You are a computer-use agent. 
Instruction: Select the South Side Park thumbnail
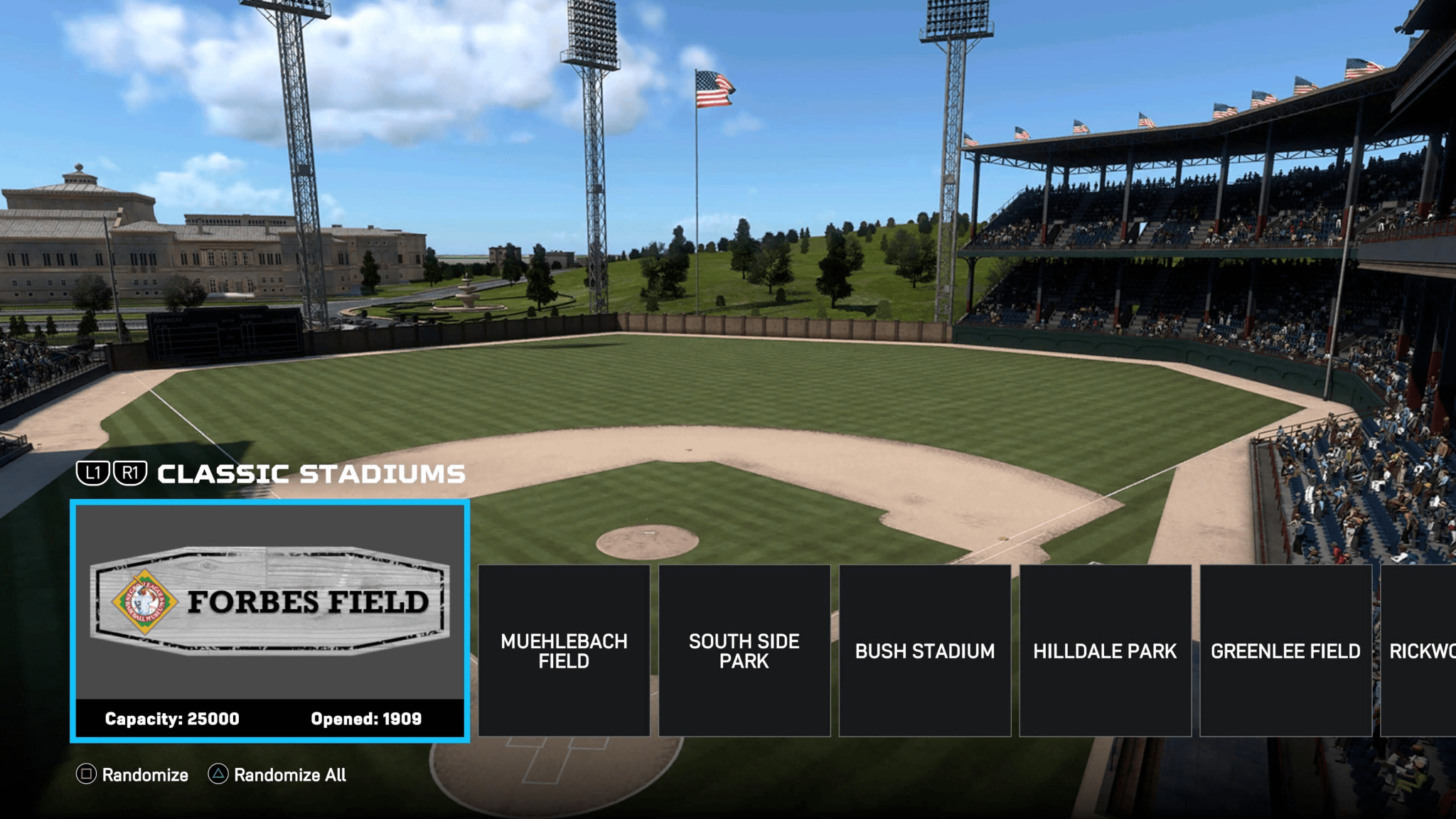coord(744,651)
